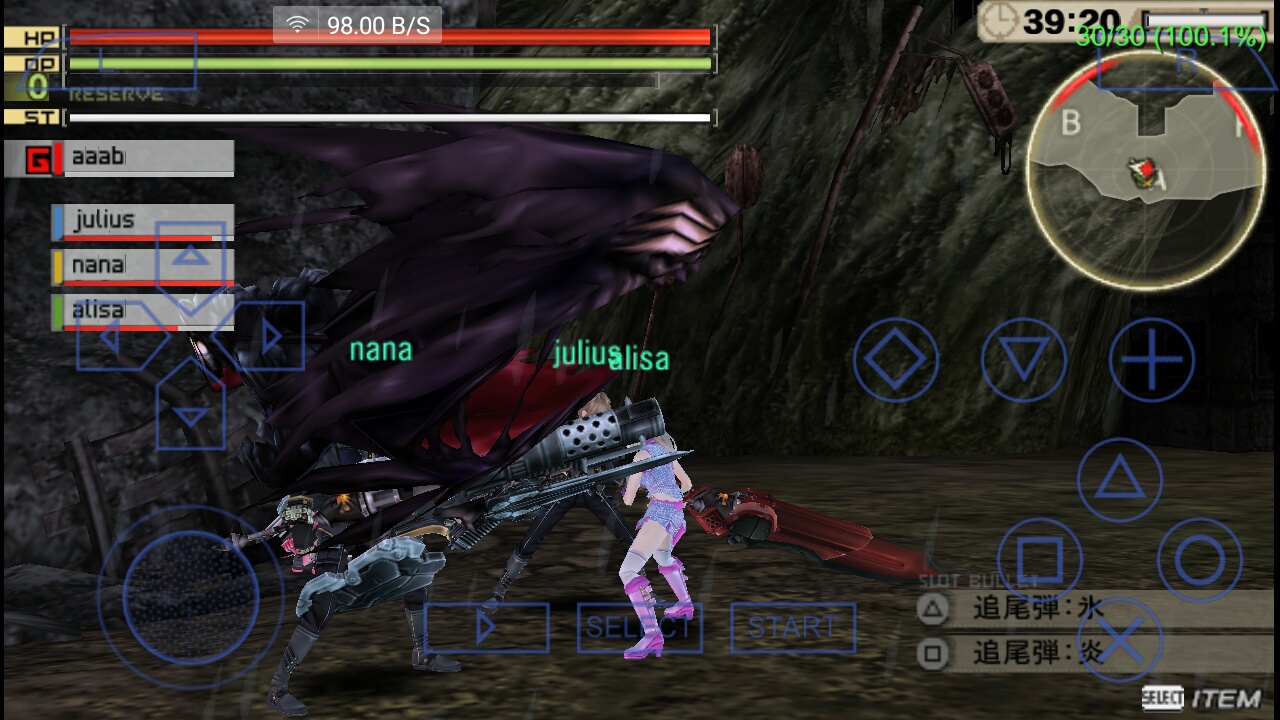Screen dimensions: 1280x720
Task: Select party member julius
Action: pos(143,221)
